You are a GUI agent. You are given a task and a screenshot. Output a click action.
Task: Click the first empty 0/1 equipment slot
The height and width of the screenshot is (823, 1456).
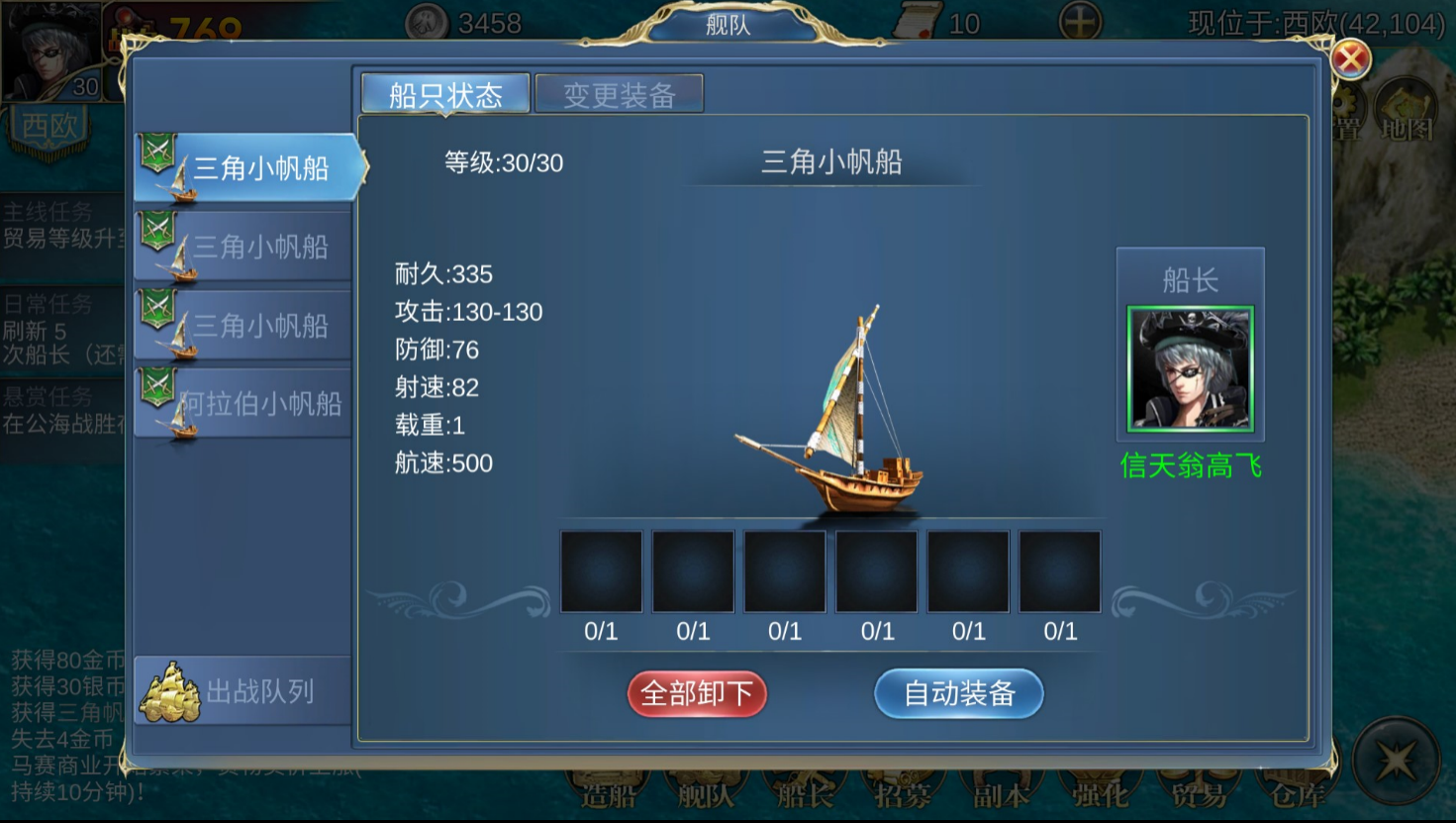coord(601,570)
